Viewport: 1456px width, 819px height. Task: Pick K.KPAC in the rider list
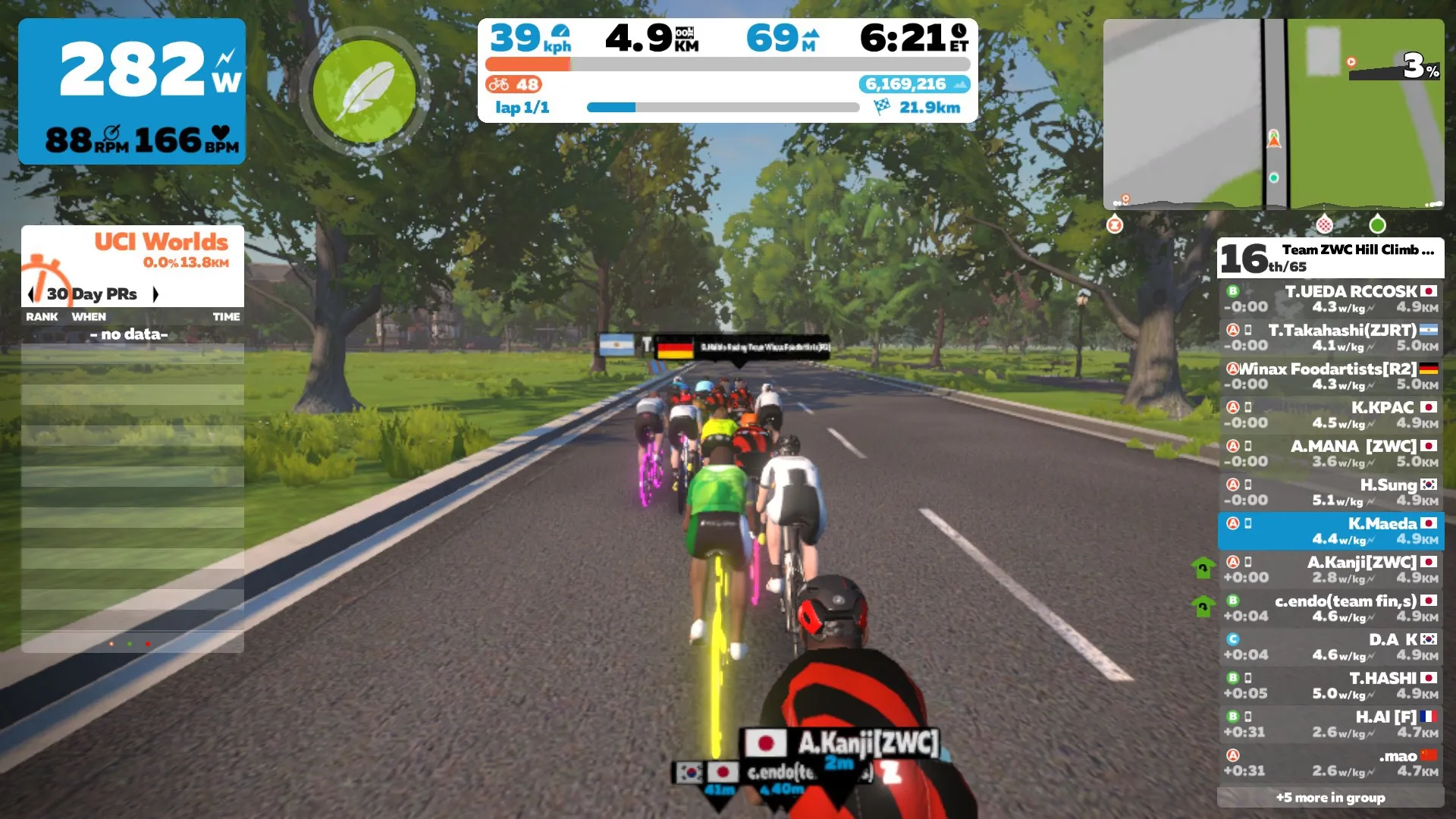1331,415
